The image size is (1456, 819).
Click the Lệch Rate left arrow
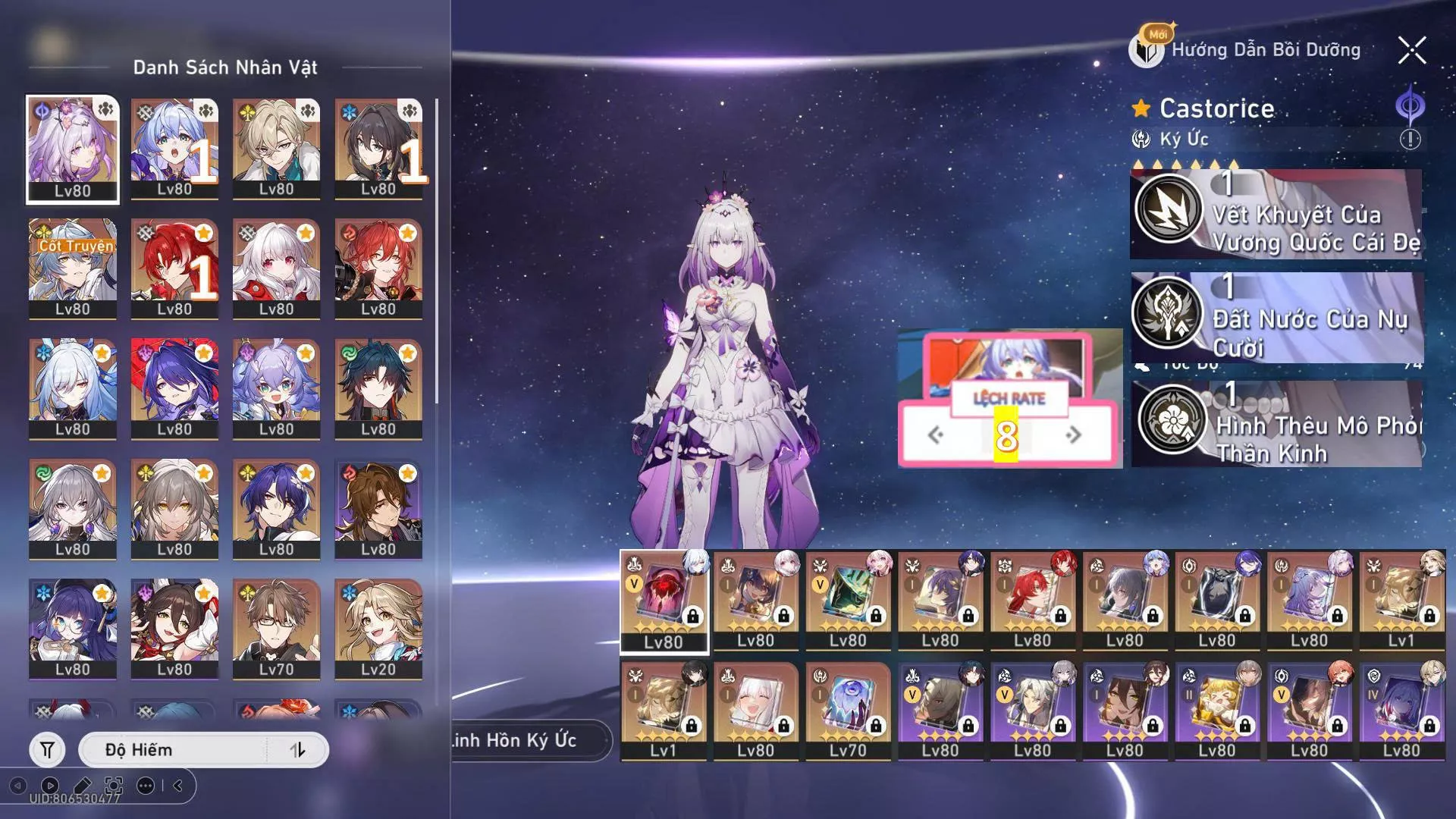coord(936,435)
